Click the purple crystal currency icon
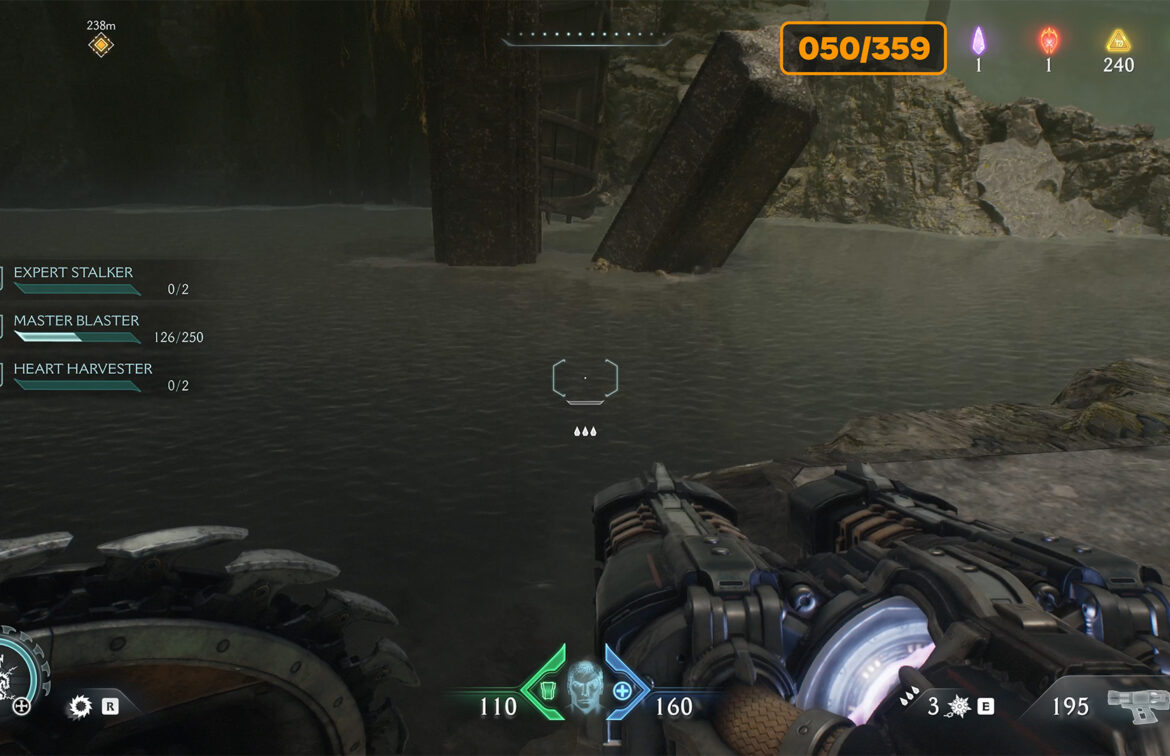1170x756 pixels. 978,41
